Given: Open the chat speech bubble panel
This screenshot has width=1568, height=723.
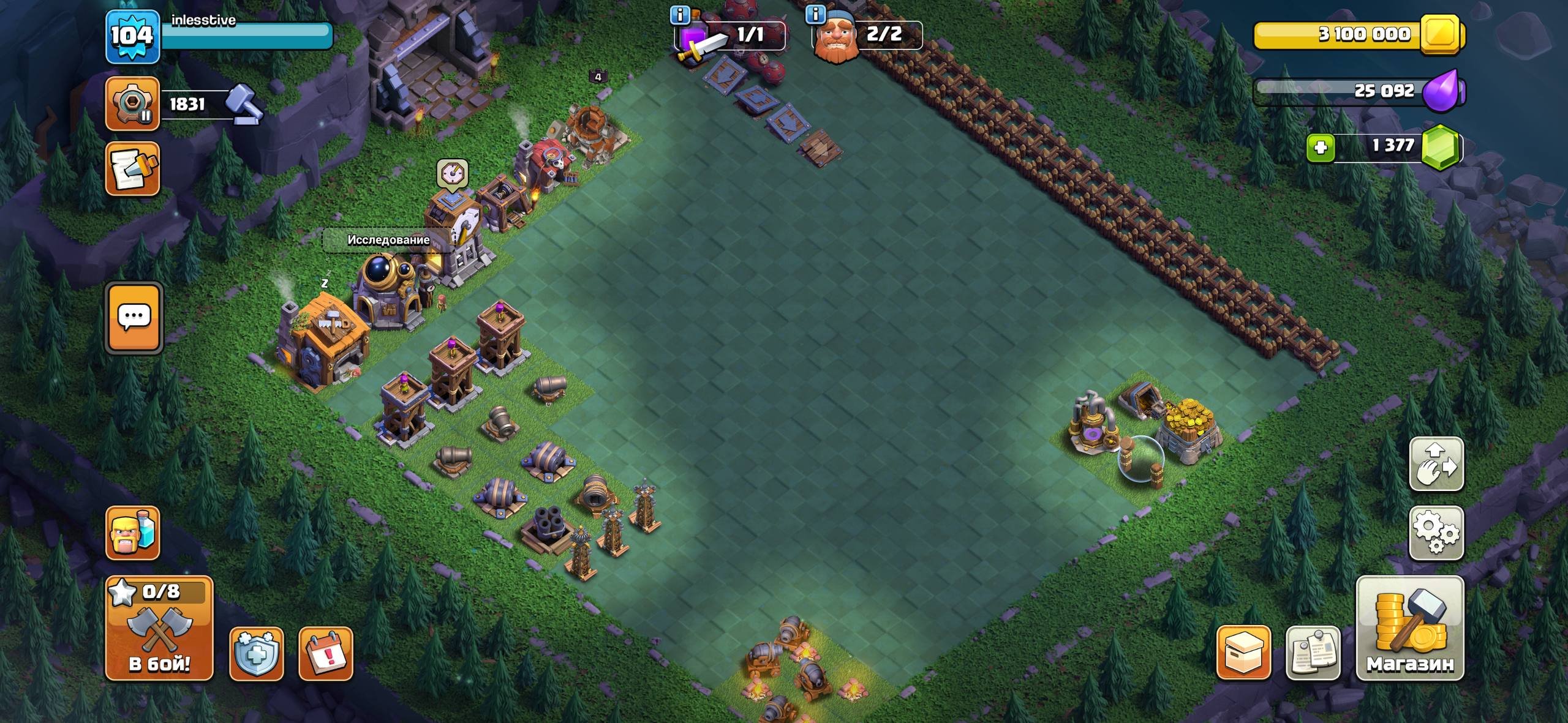Looking at the screenshot, I should [134, 317].
